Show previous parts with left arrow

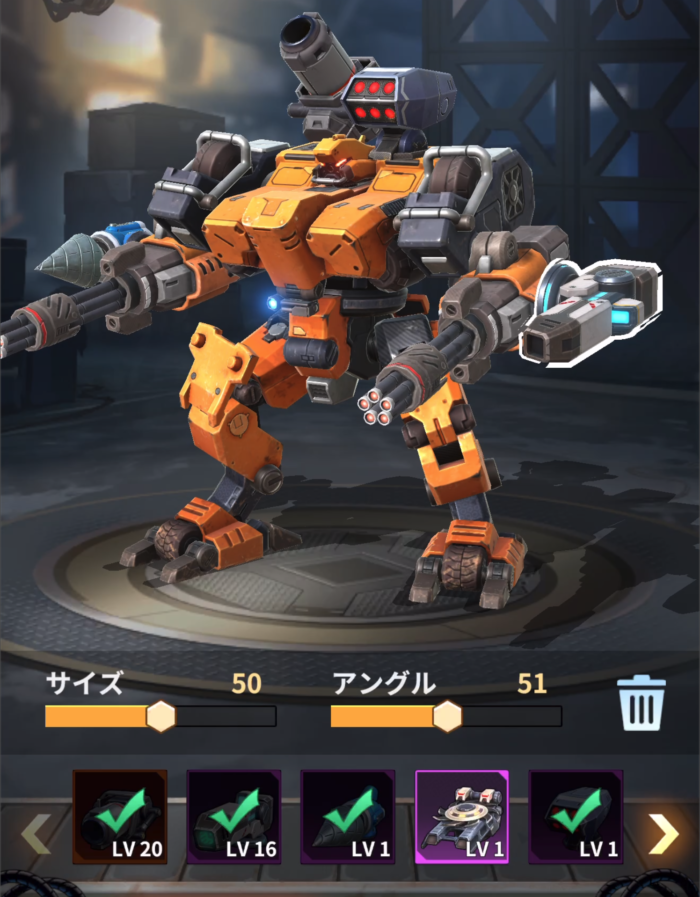[x=36, y=834]
